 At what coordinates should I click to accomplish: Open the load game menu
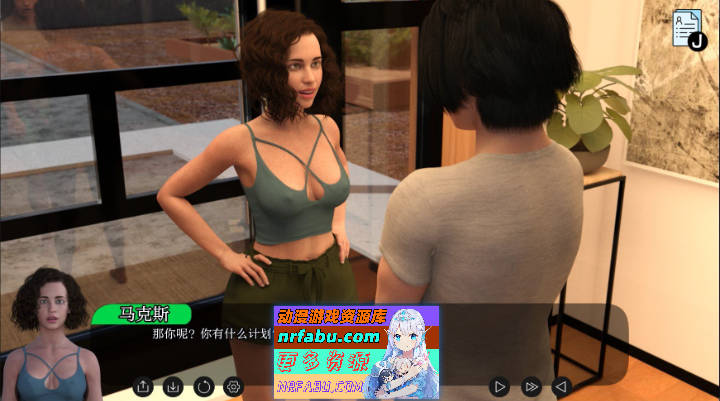tap(173, 385)
